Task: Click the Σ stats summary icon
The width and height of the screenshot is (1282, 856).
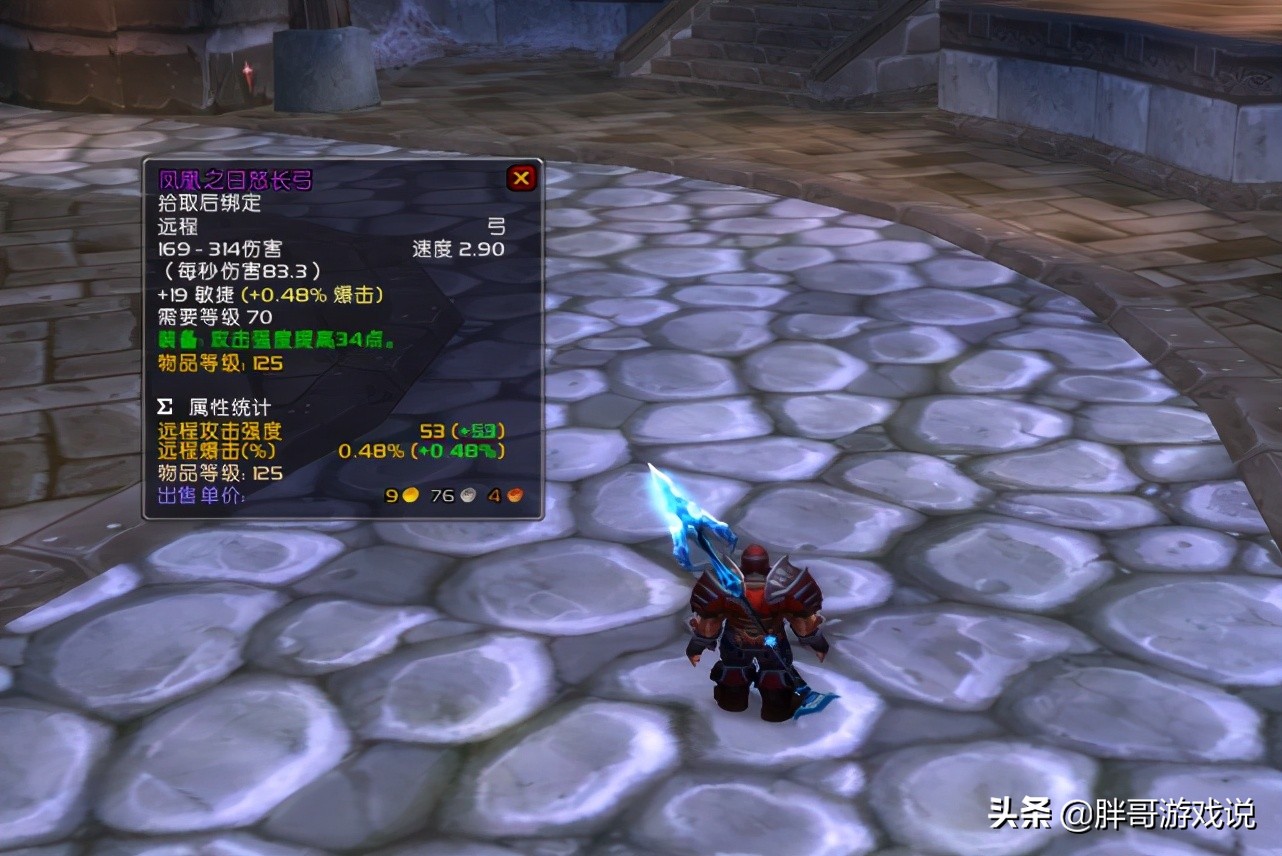Action: [163, 407]
